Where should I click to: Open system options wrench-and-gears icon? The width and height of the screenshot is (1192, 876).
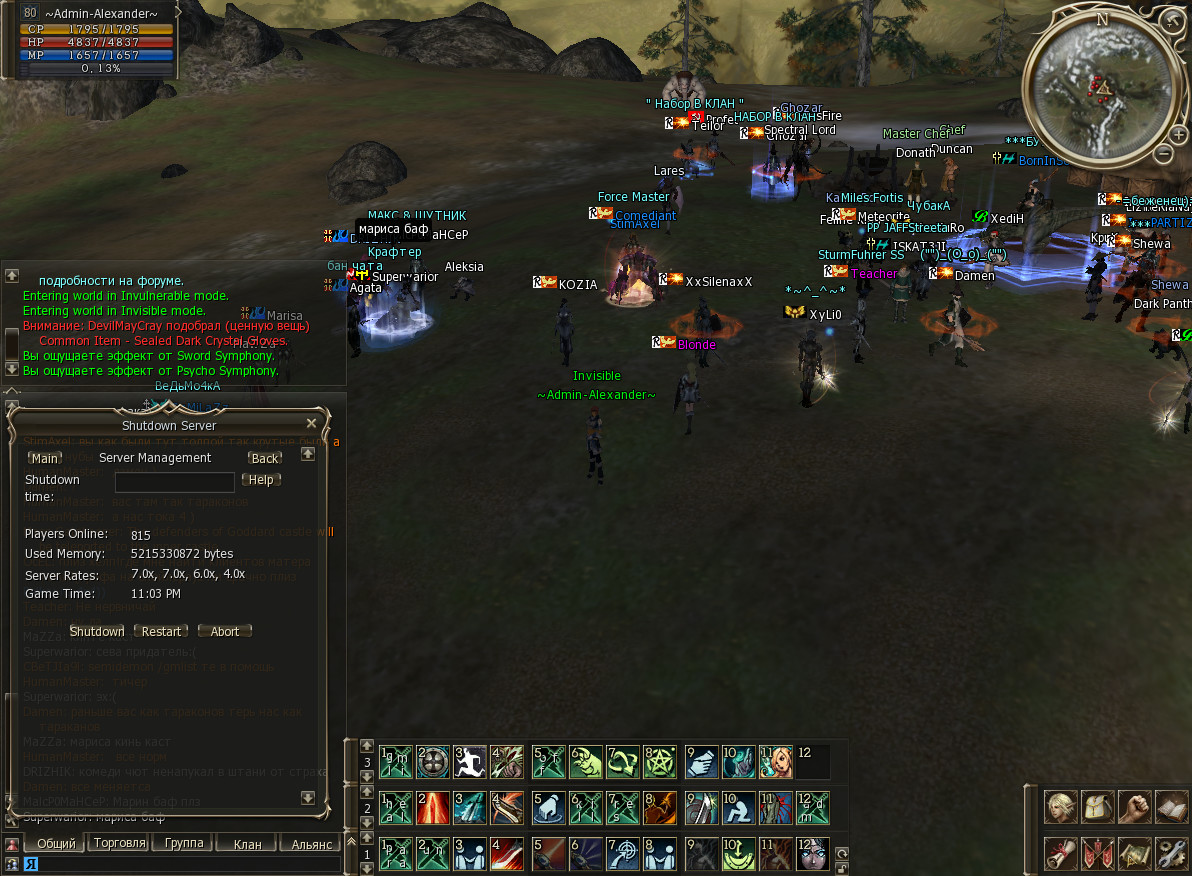[x=1171, y=853]
